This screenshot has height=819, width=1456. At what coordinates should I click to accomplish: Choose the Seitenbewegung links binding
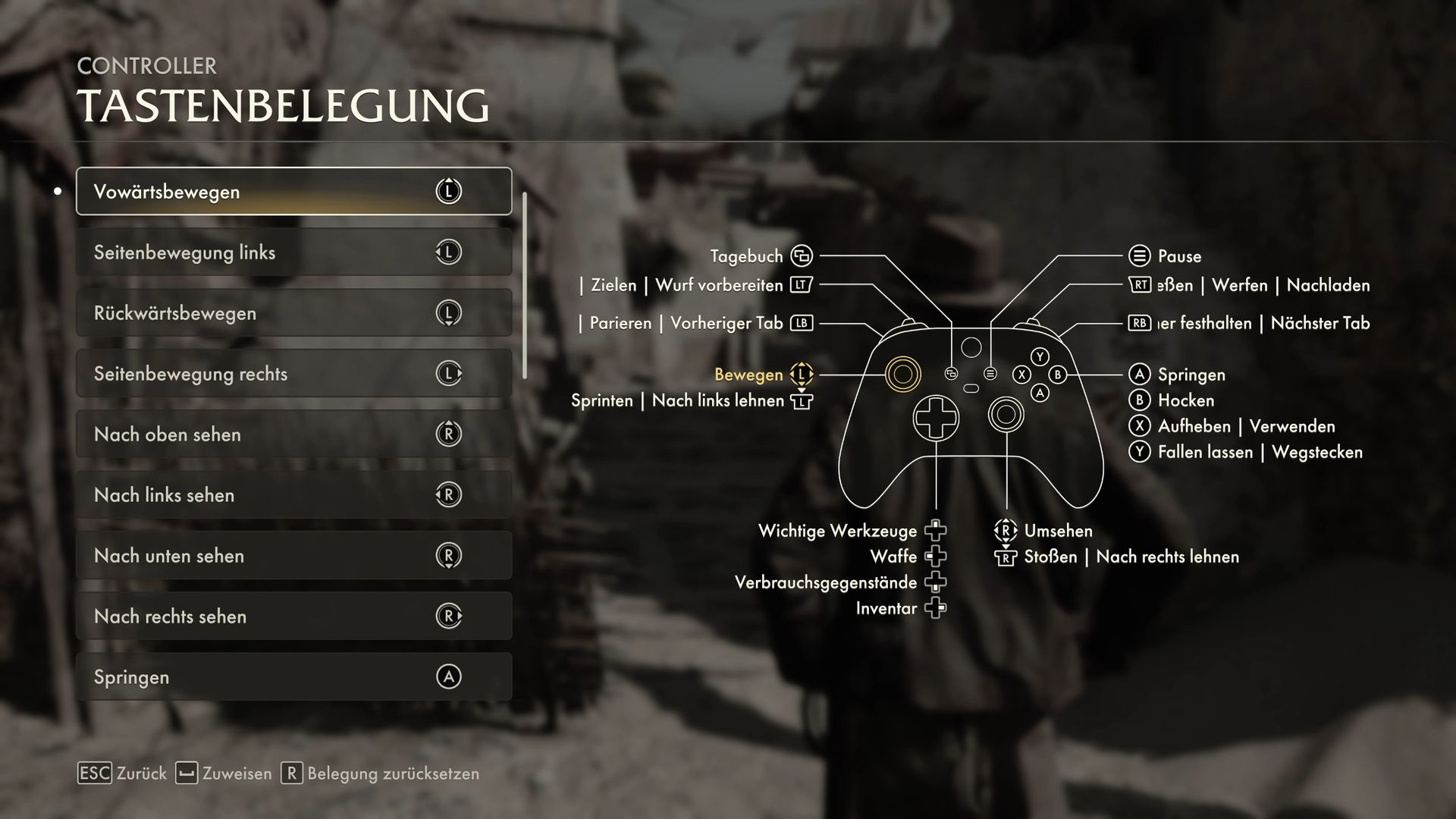[293, 252]
